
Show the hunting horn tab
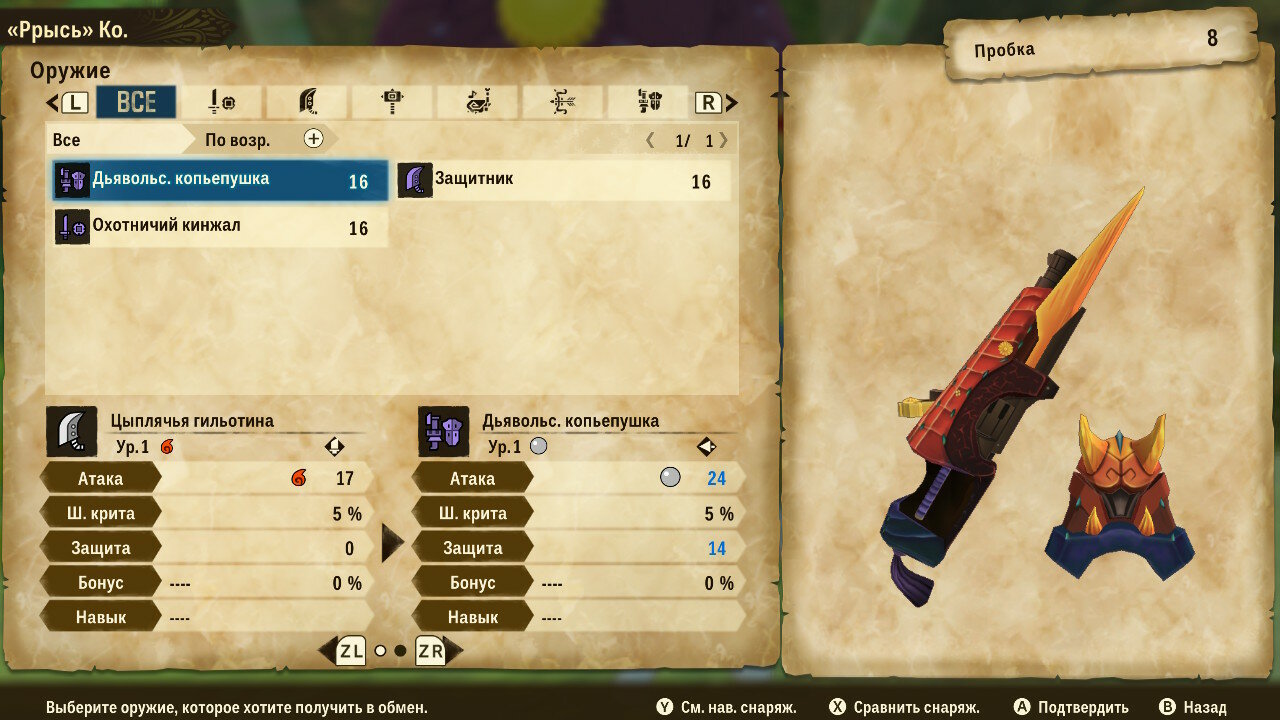pyautogui.click(x=477, y=102)
